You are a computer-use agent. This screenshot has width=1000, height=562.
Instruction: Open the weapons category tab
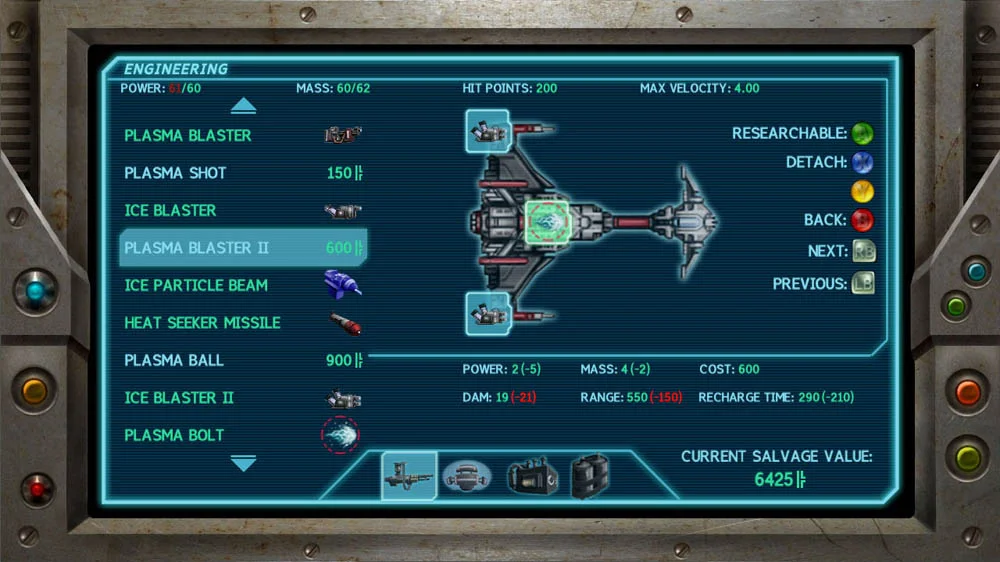pyautogui.click(x=409, y=475)
